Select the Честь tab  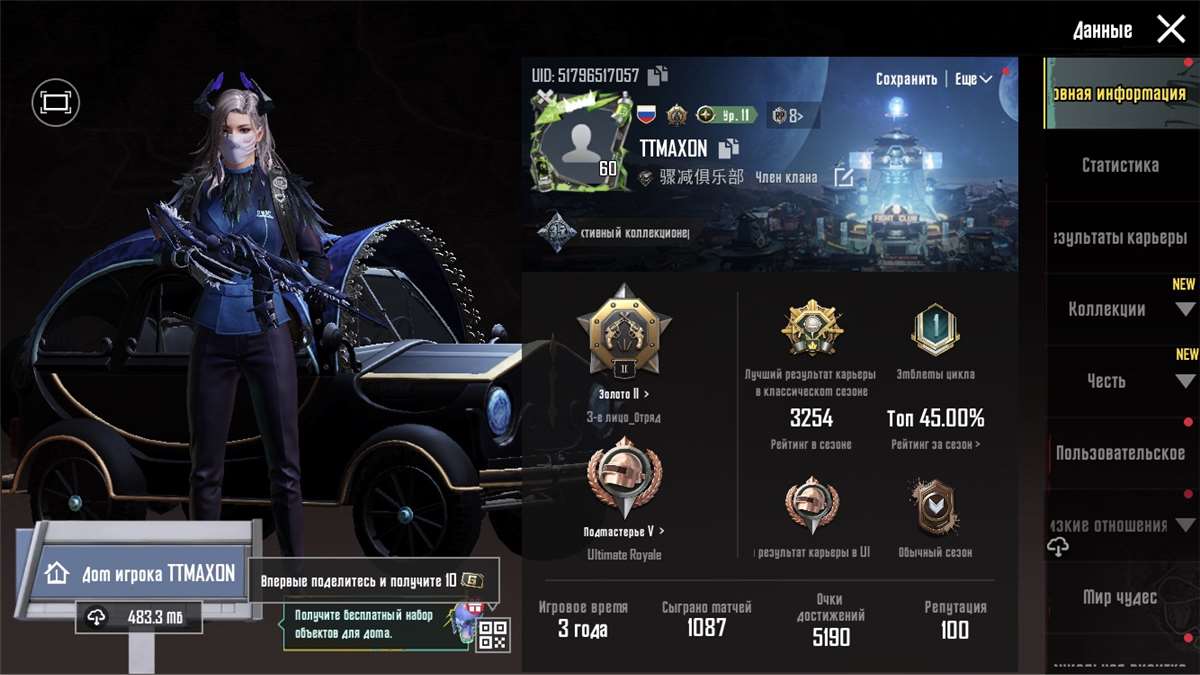[1107, 381]
